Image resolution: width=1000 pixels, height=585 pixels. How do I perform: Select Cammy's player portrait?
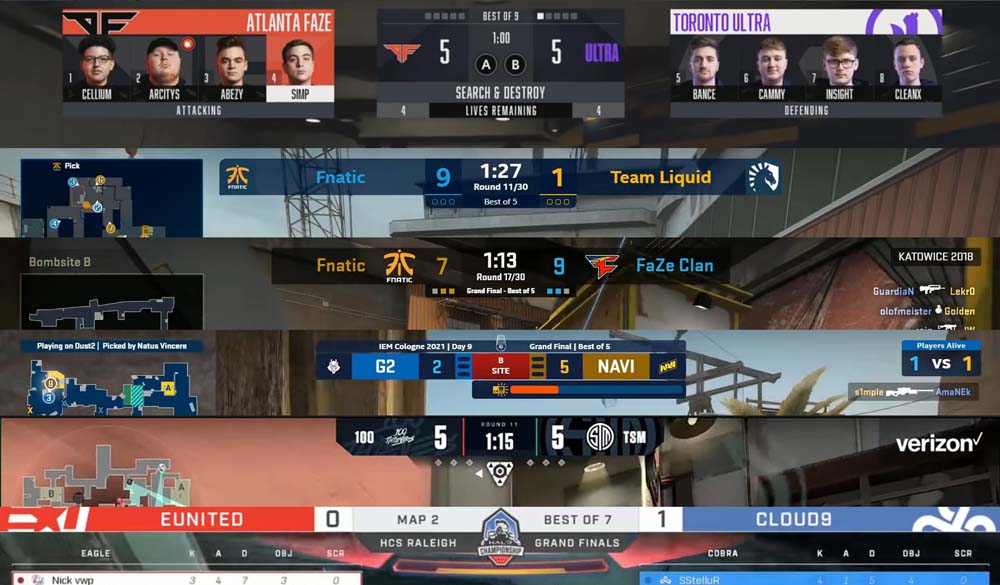click(771, 66)
